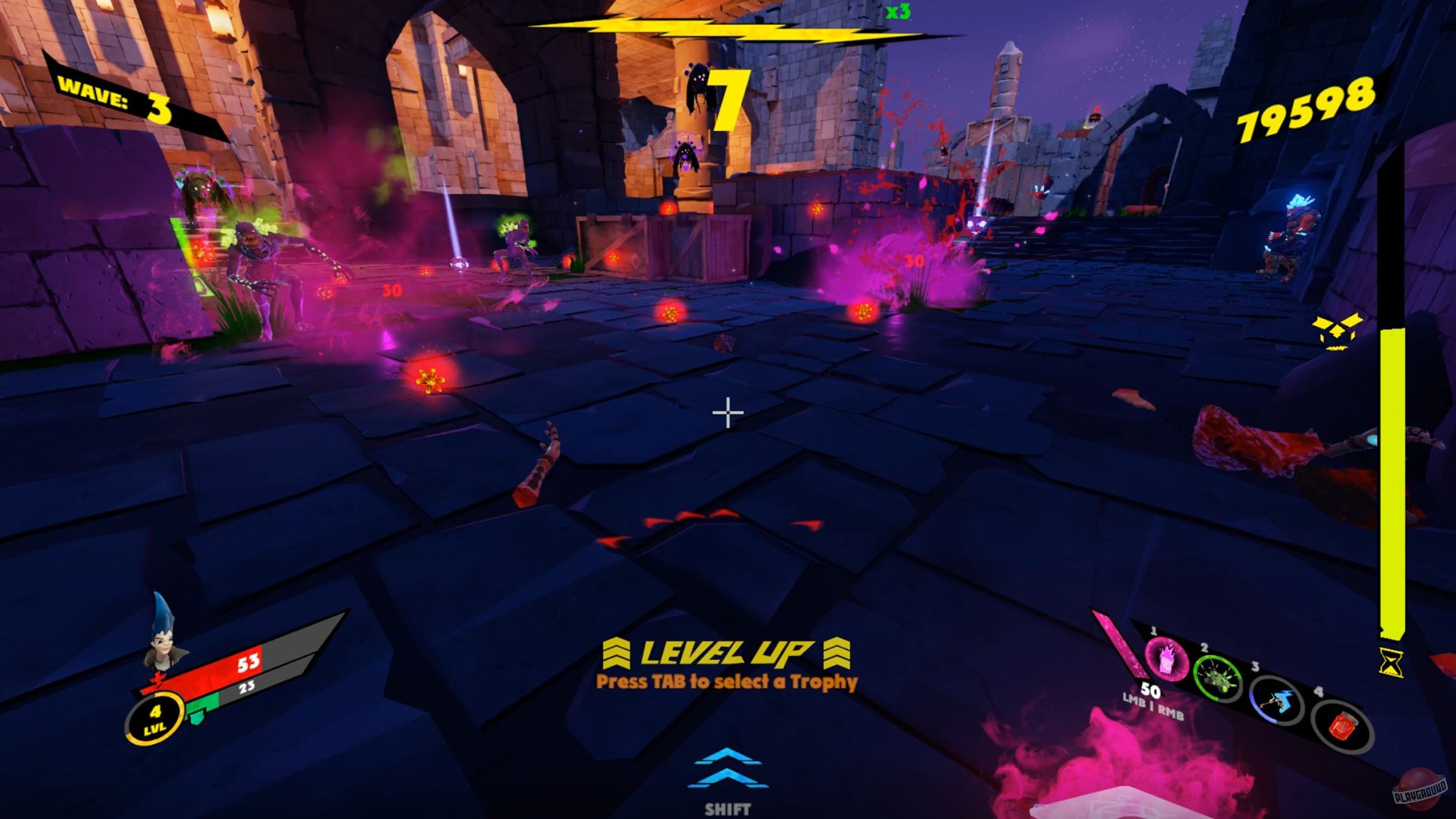This screenshot has height=819, width=1456.
Task: Open the Trophy selection via the TAB prompt
Action: click(728, 681)
